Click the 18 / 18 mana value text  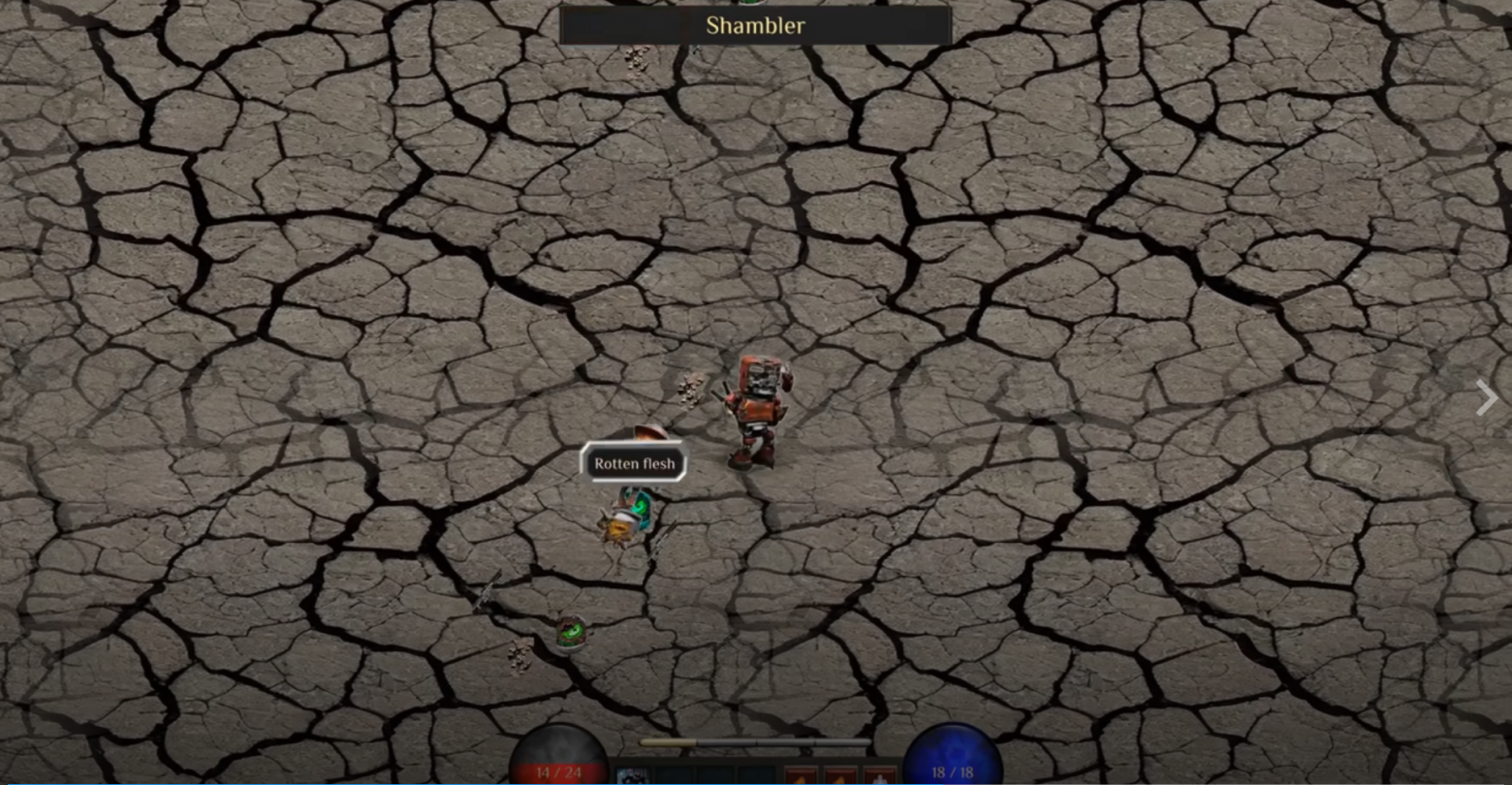tap(954, 772)
